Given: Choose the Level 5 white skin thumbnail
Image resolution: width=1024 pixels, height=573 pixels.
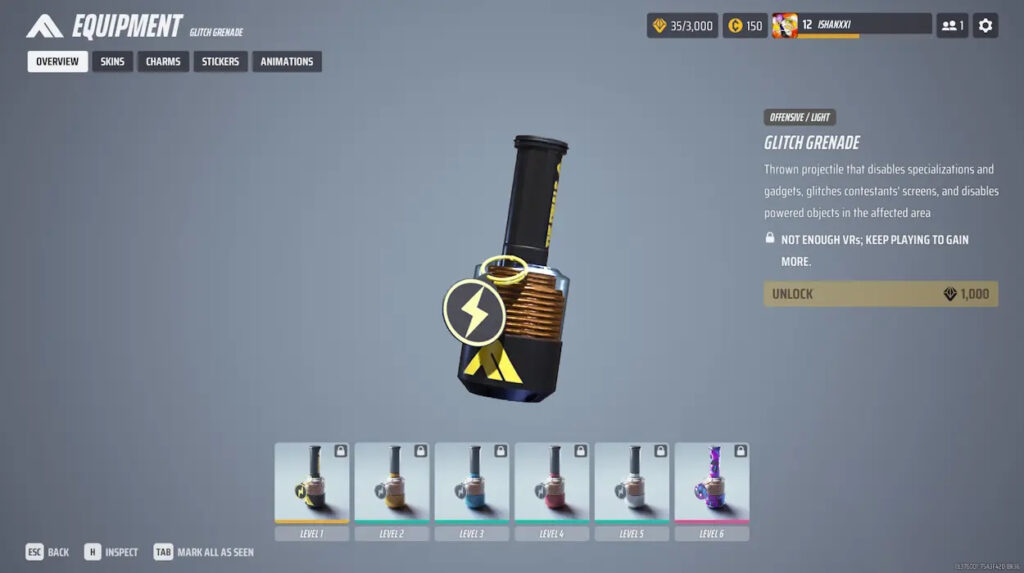Looking at the screenshot, I should coord(632,483).
